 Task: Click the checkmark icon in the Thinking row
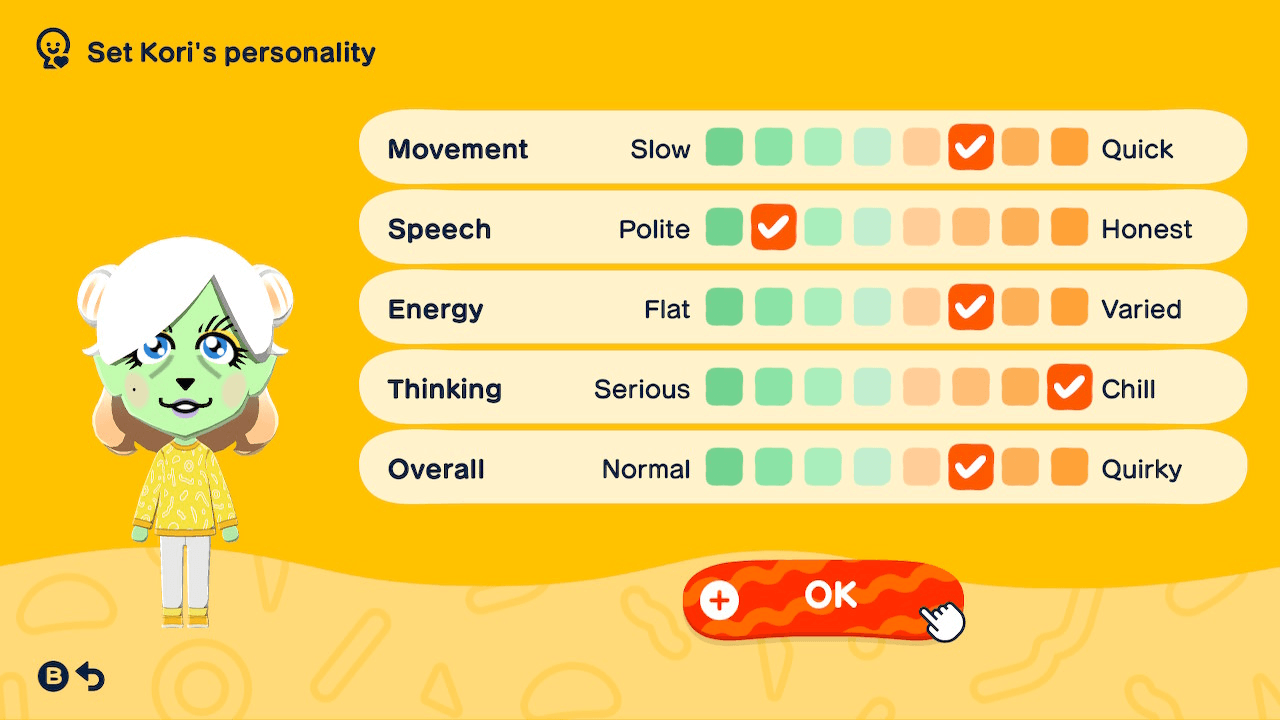coord(1069,387)
